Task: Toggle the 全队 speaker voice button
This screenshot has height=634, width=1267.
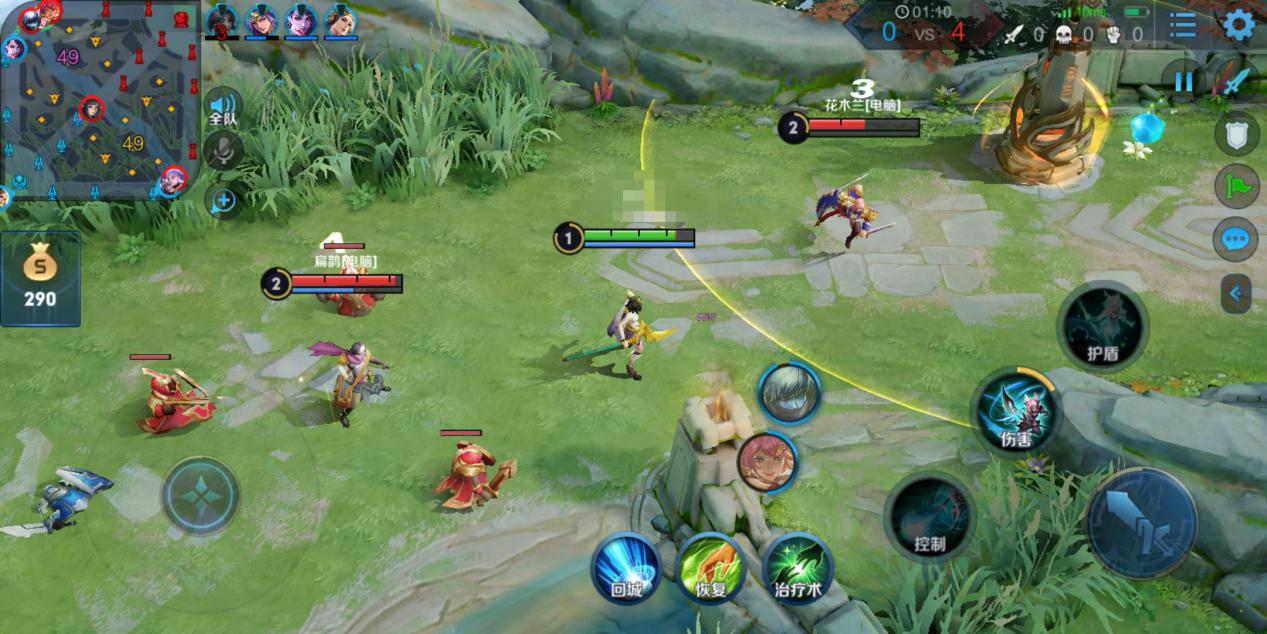Action: (x=223, y=106)
